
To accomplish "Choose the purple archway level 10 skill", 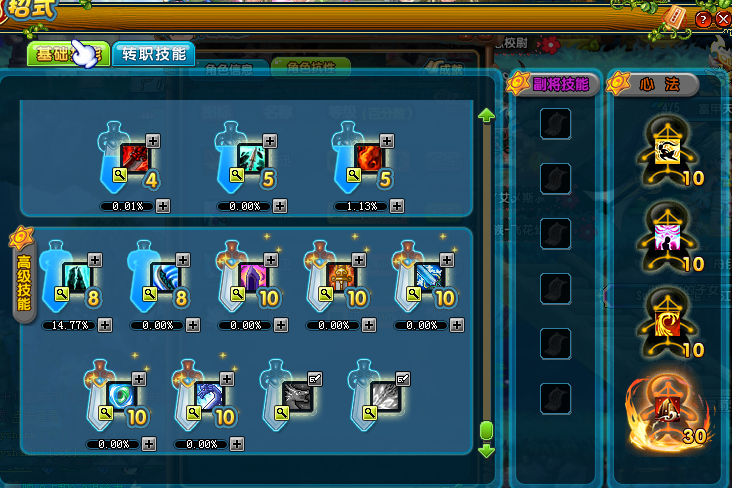I will (x=249, y=275).
